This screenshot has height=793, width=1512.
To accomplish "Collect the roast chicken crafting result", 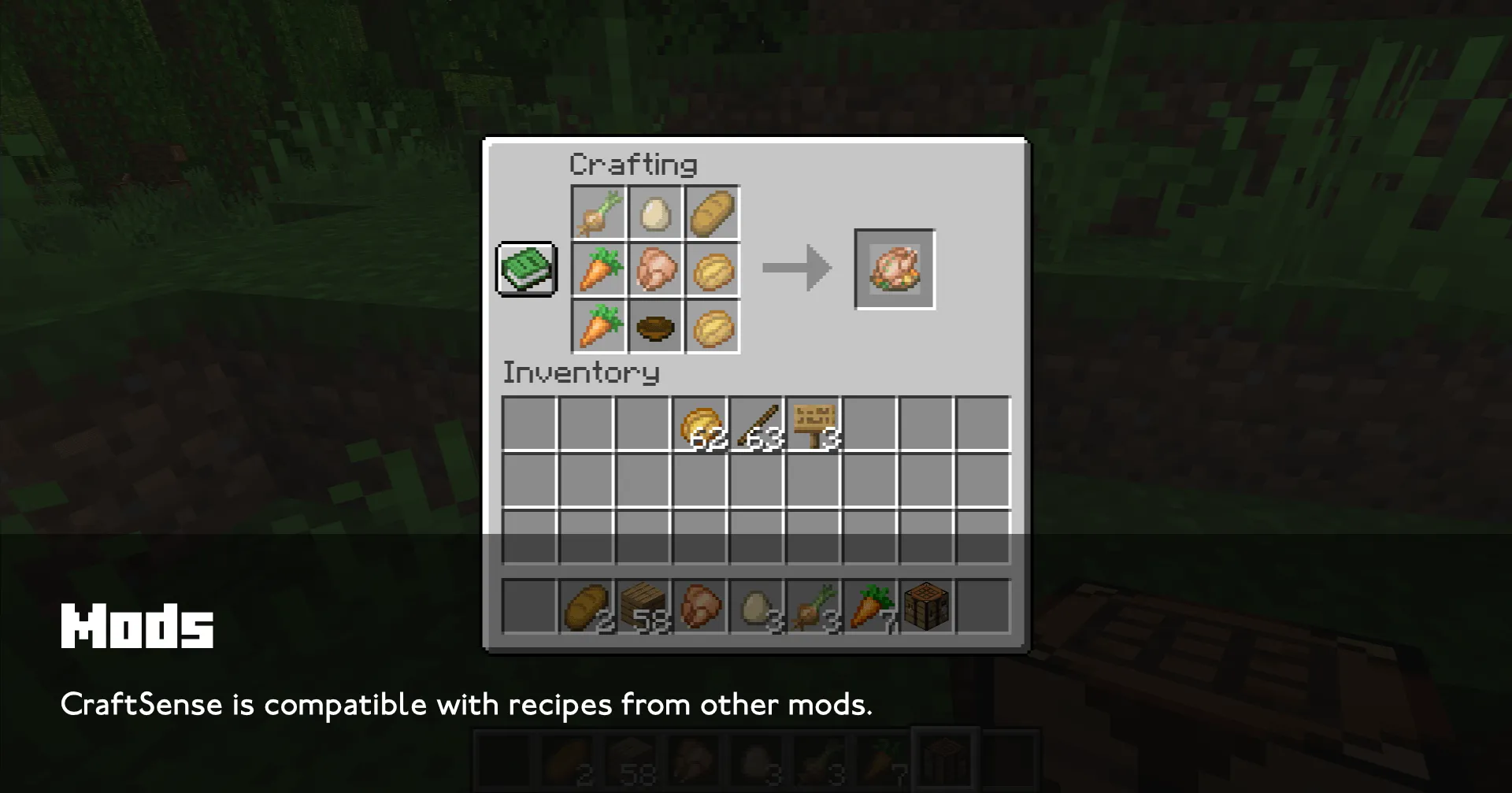I will [895, 268].
